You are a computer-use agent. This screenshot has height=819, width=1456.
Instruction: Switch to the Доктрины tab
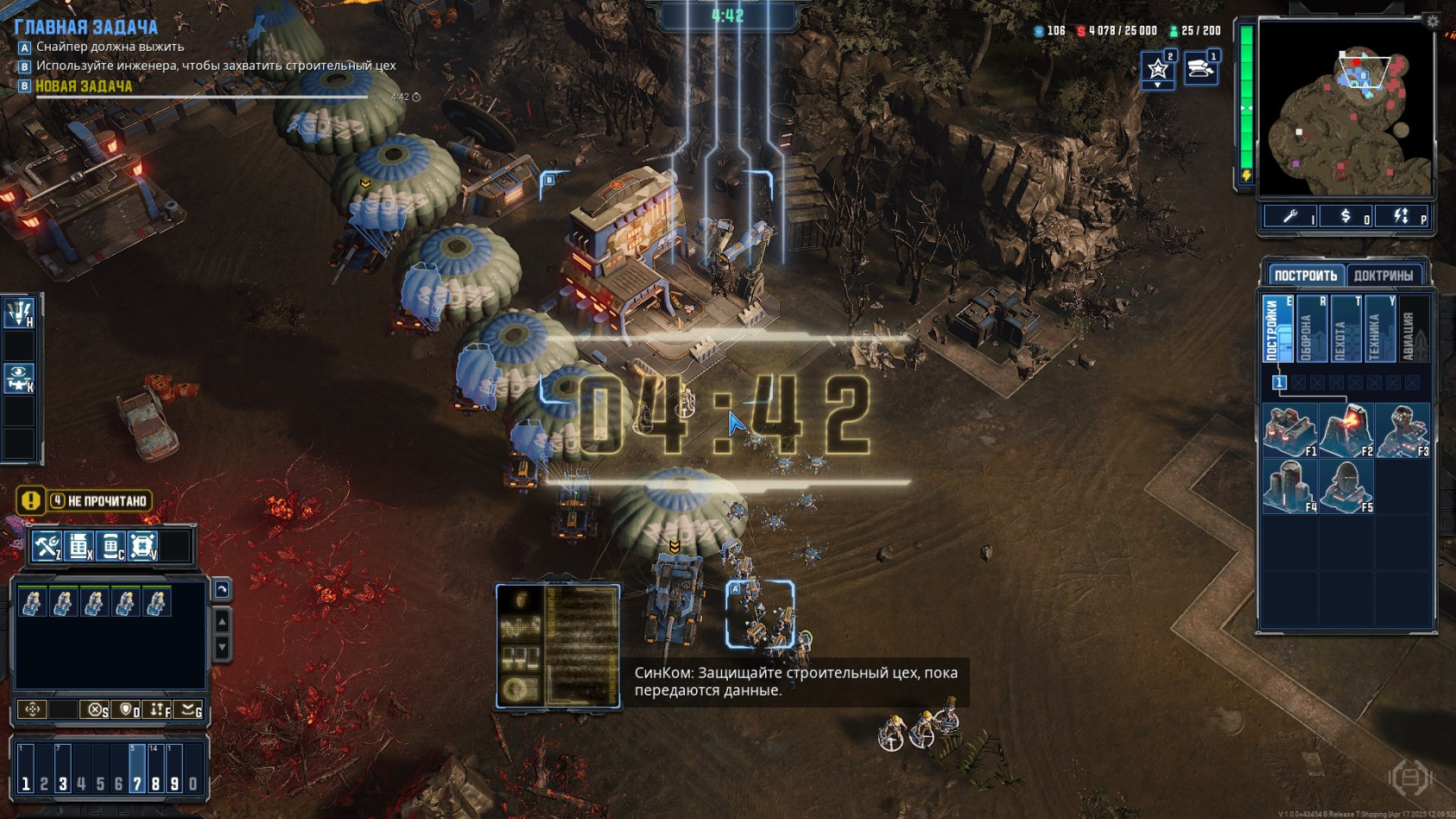point(1383,276)
